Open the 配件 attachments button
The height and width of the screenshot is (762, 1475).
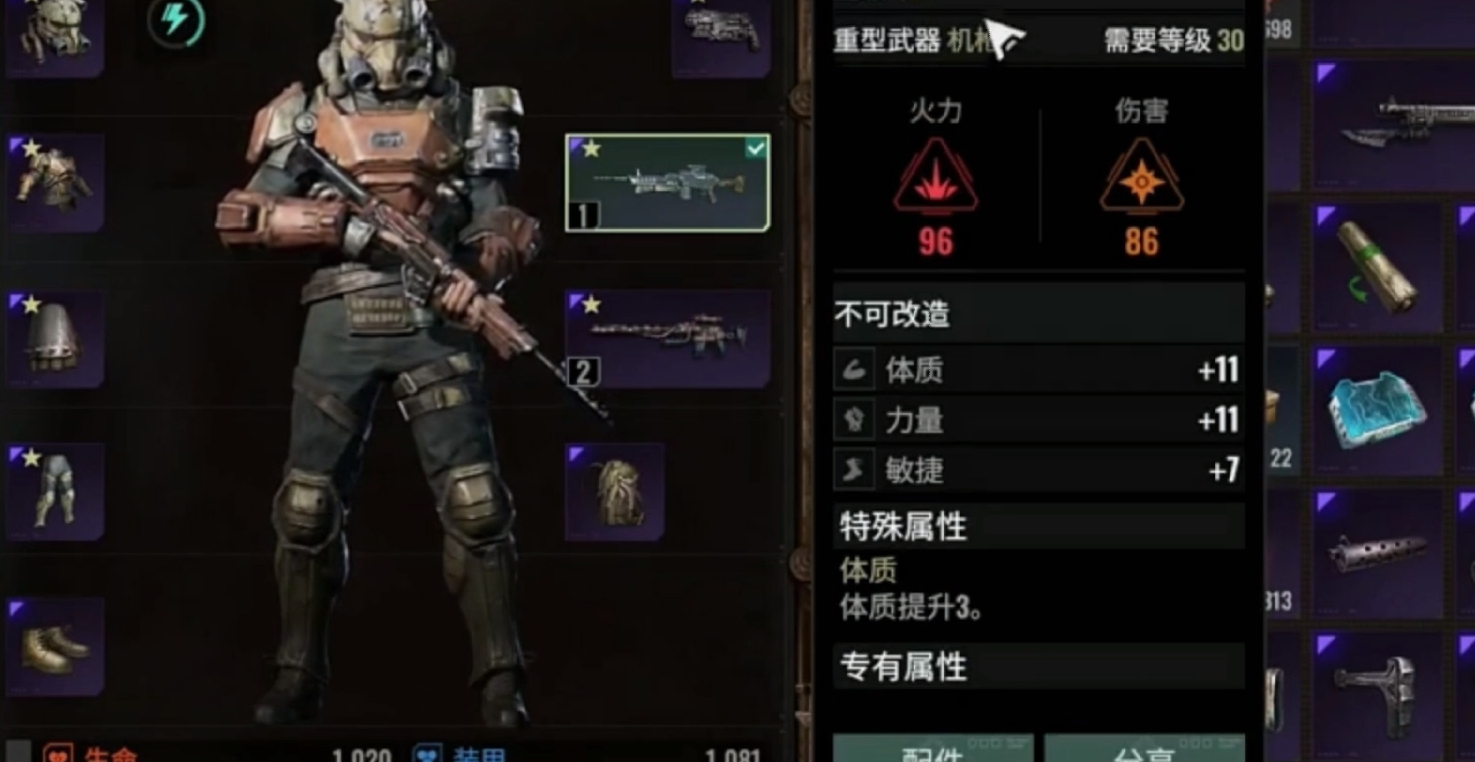tap(933, 750)
